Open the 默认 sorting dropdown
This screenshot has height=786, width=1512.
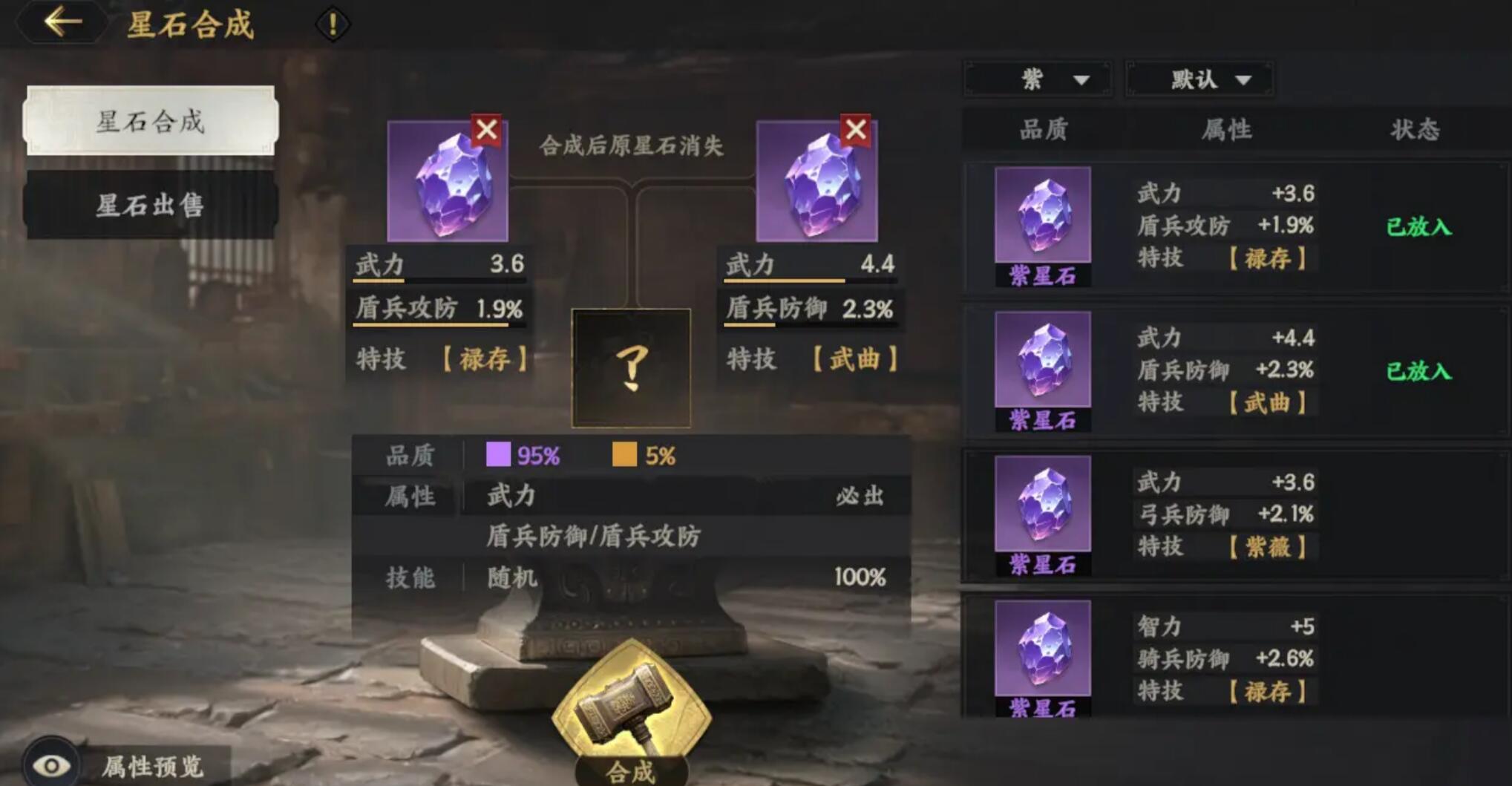click(1197, 79)
